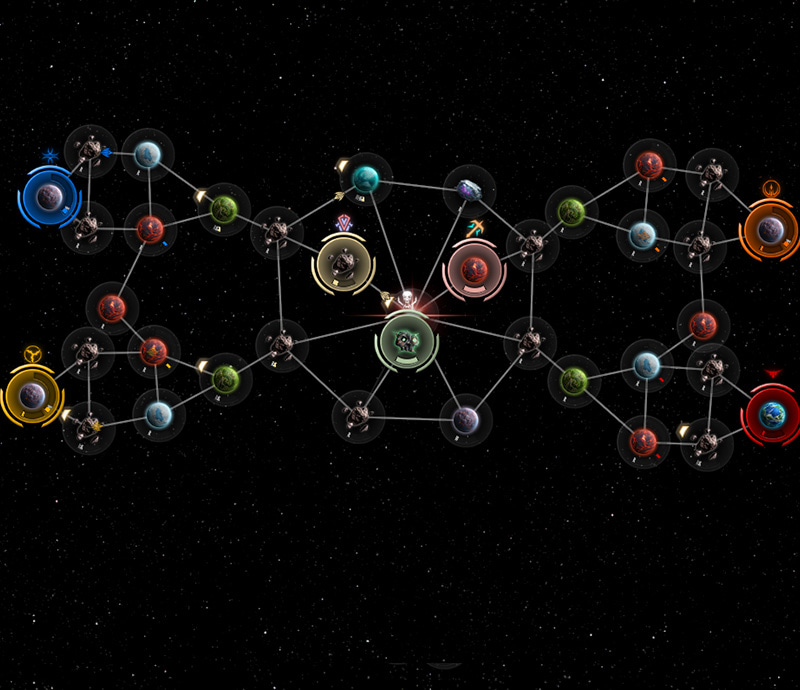Click the skull icon above the central planet
The image size is (800, 690).
tap(407, 299)
